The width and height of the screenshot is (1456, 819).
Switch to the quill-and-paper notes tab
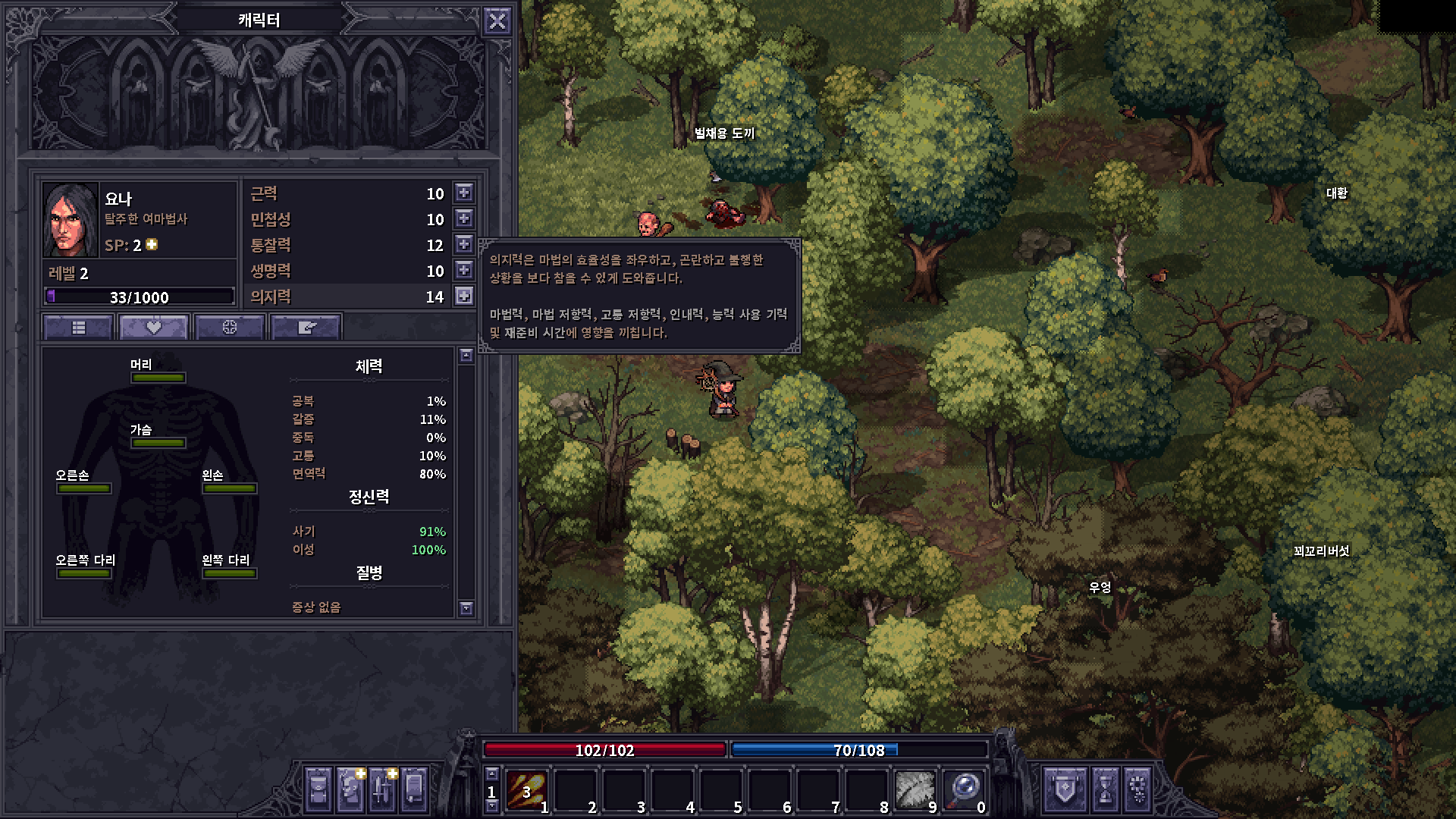[x=306, y=327]
